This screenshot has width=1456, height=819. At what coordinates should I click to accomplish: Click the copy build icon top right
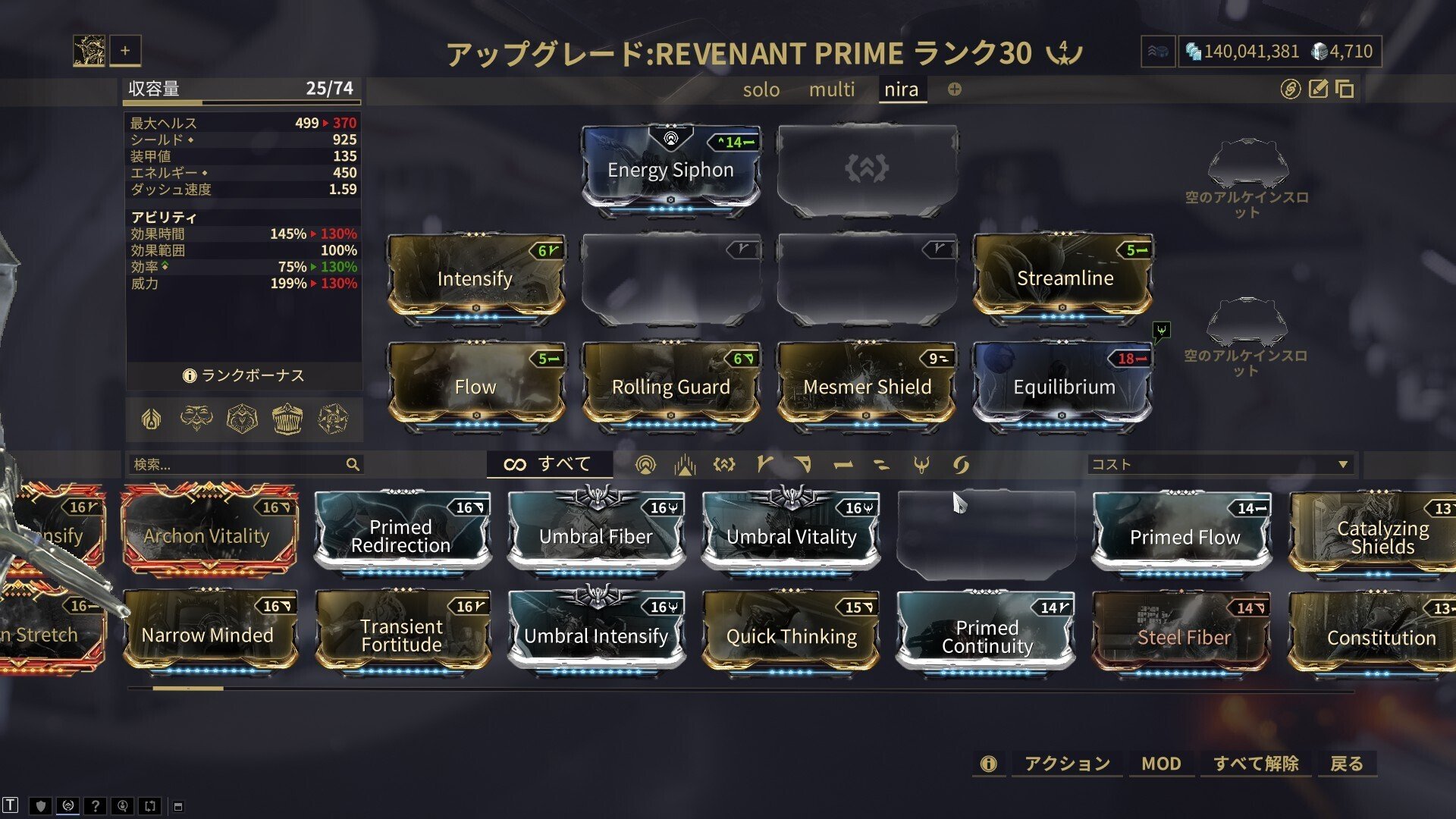coord(1342,89)
